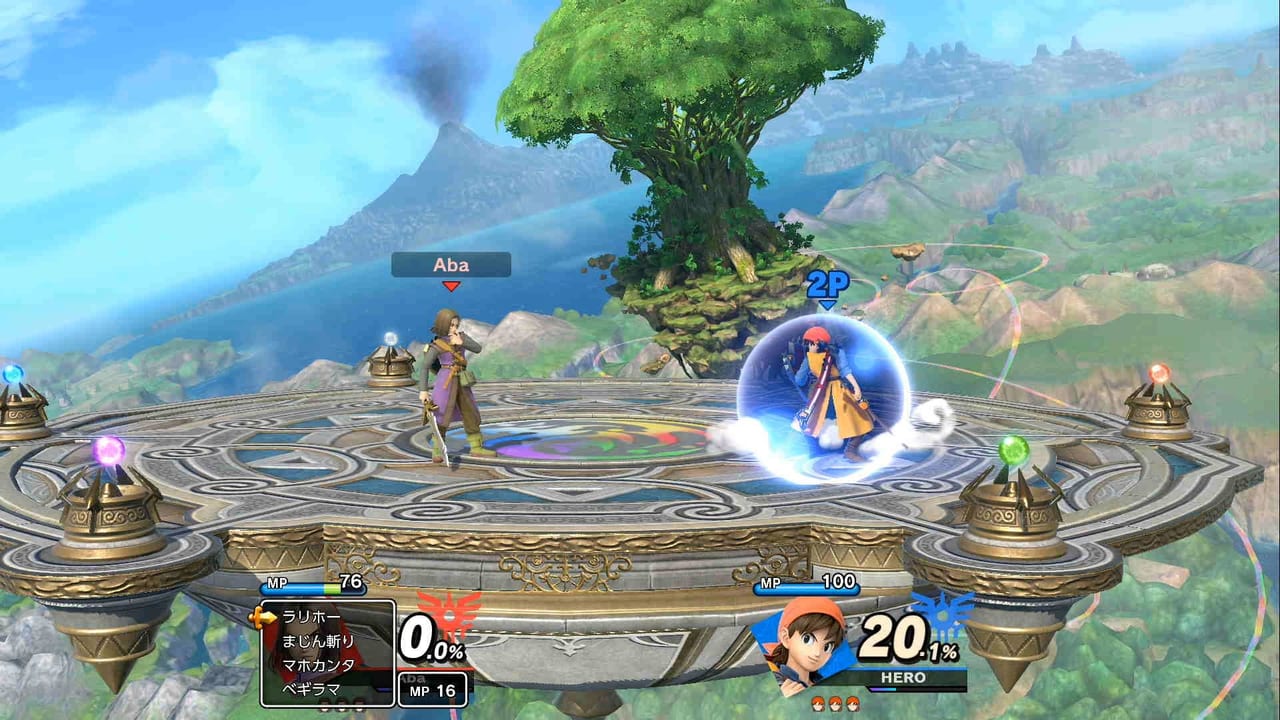The width and height of the screenshot is (1280, 720).
Task: Select ラリホー in the command menu
Action: click(312, 617)
